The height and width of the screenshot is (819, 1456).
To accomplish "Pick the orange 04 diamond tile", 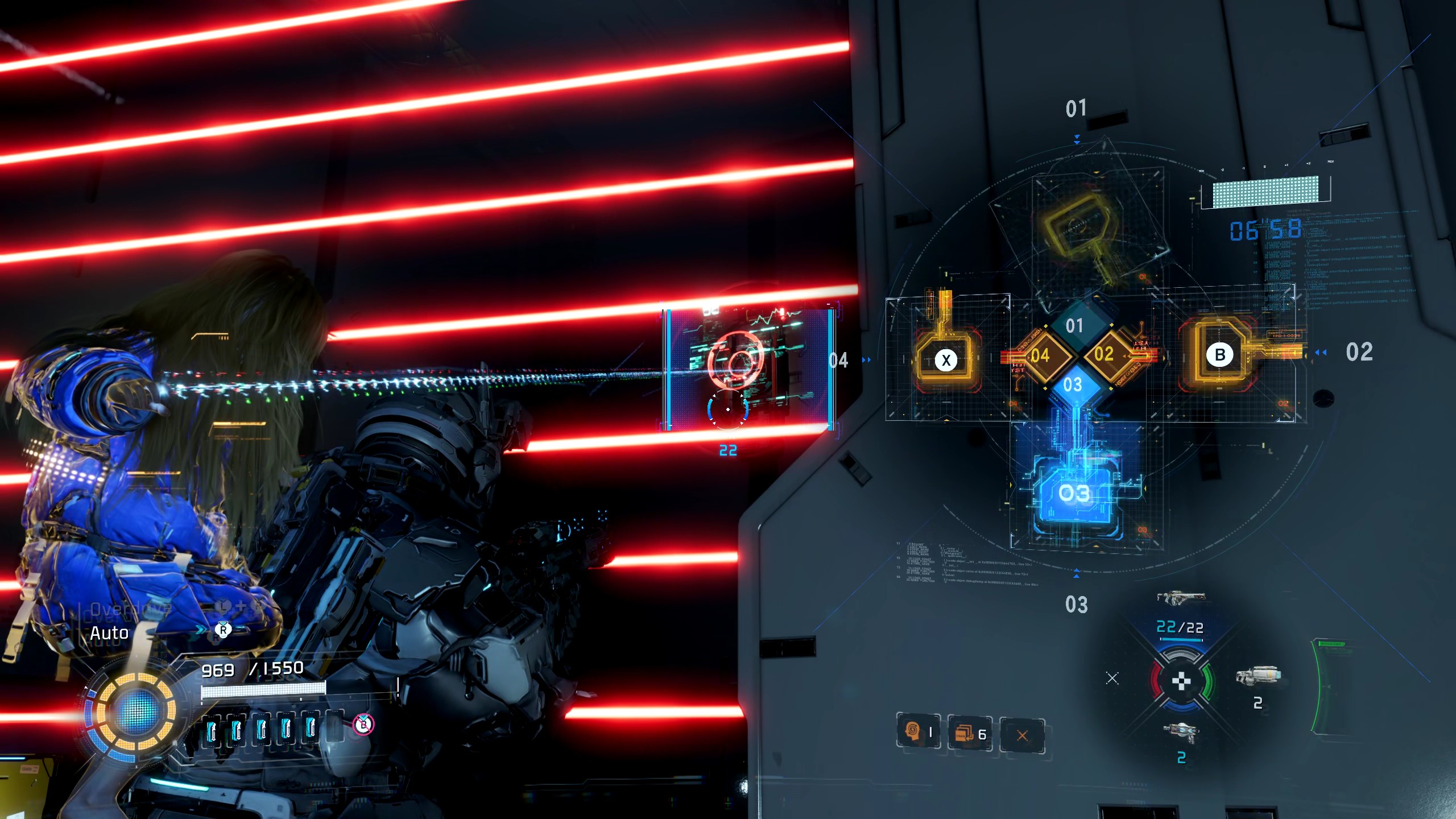I will 1040,356.
